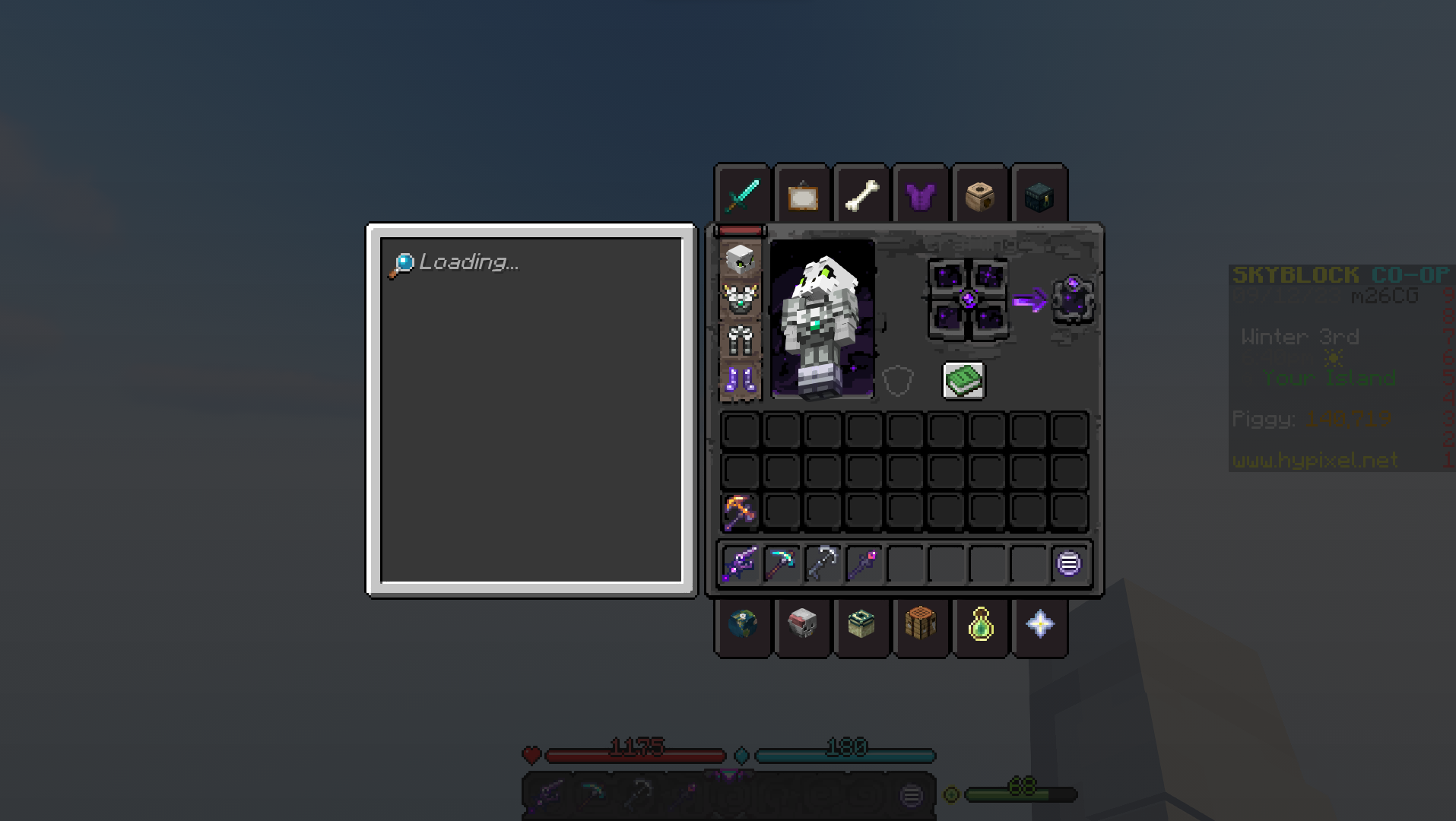Click the end portal frame icon on the bottom row

tap(861, 625)
